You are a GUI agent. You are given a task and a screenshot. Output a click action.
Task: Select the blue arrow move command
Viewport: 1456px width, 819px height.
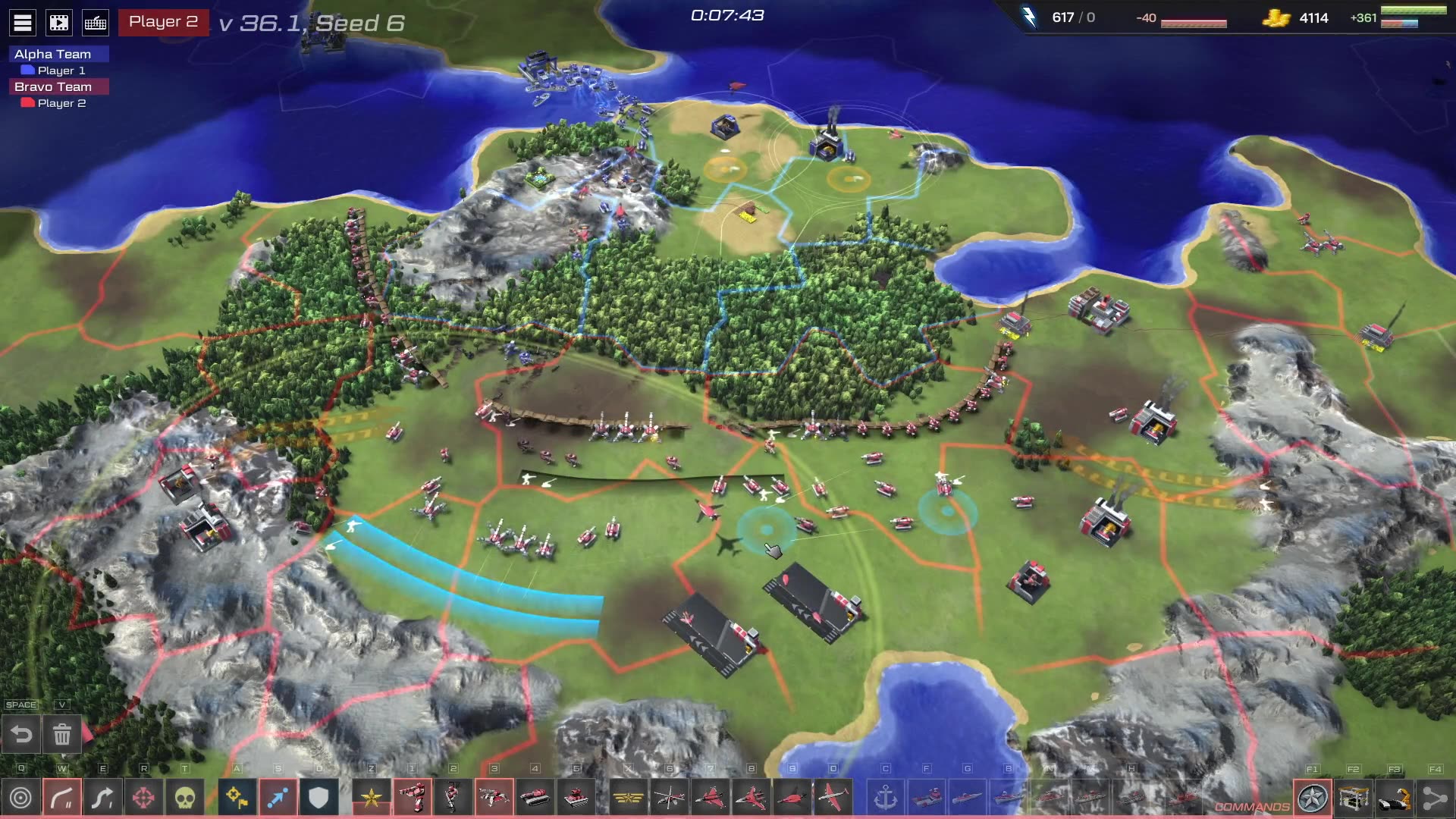click(x=278, y=798)
